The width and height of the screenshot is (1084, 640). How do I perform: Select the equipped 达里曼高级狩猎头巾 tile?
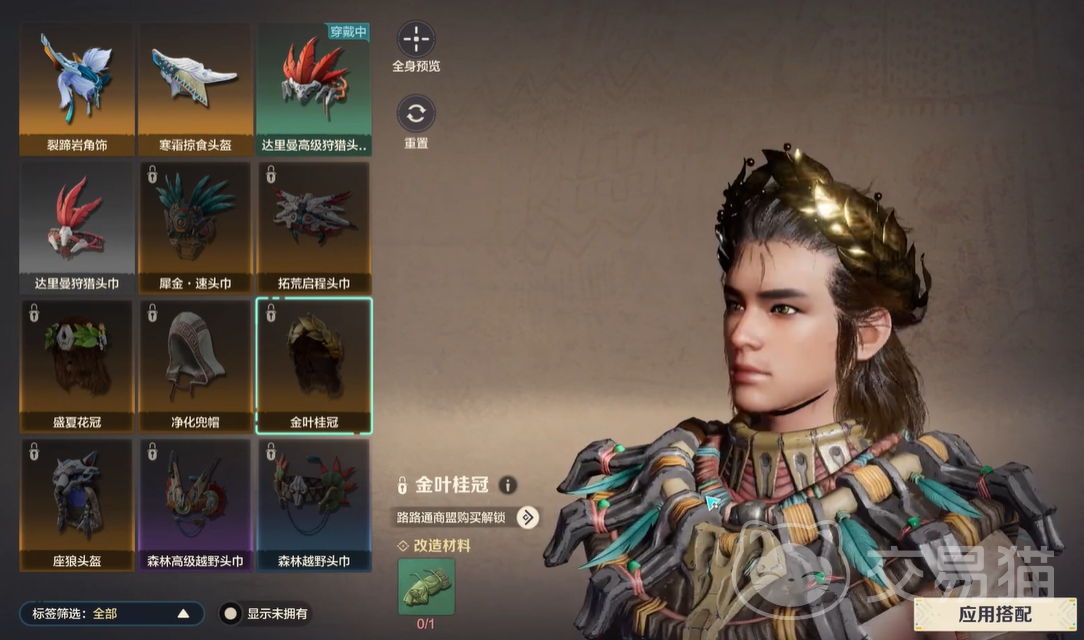tap(314, 88)
